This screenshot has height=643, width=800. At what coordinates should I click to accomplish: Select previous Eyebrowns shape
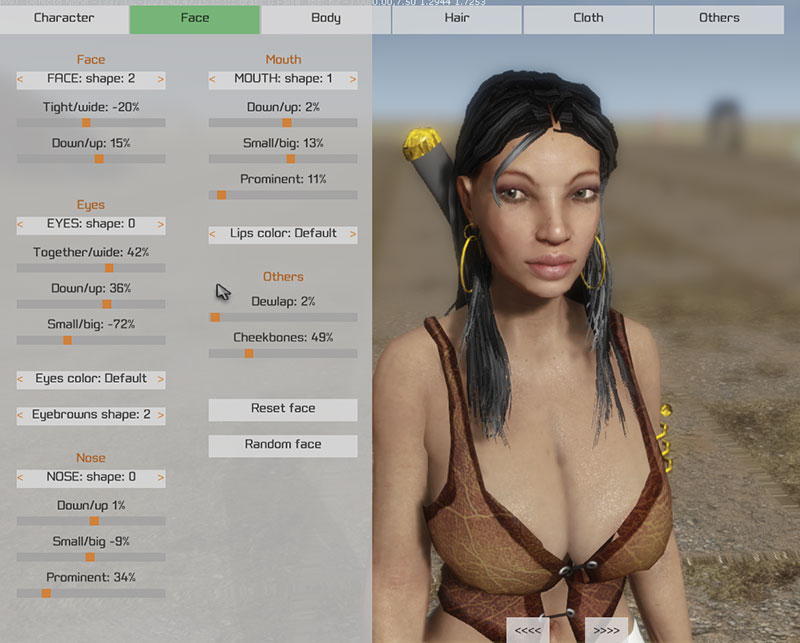pyautogui.click(x=21, y=415)
